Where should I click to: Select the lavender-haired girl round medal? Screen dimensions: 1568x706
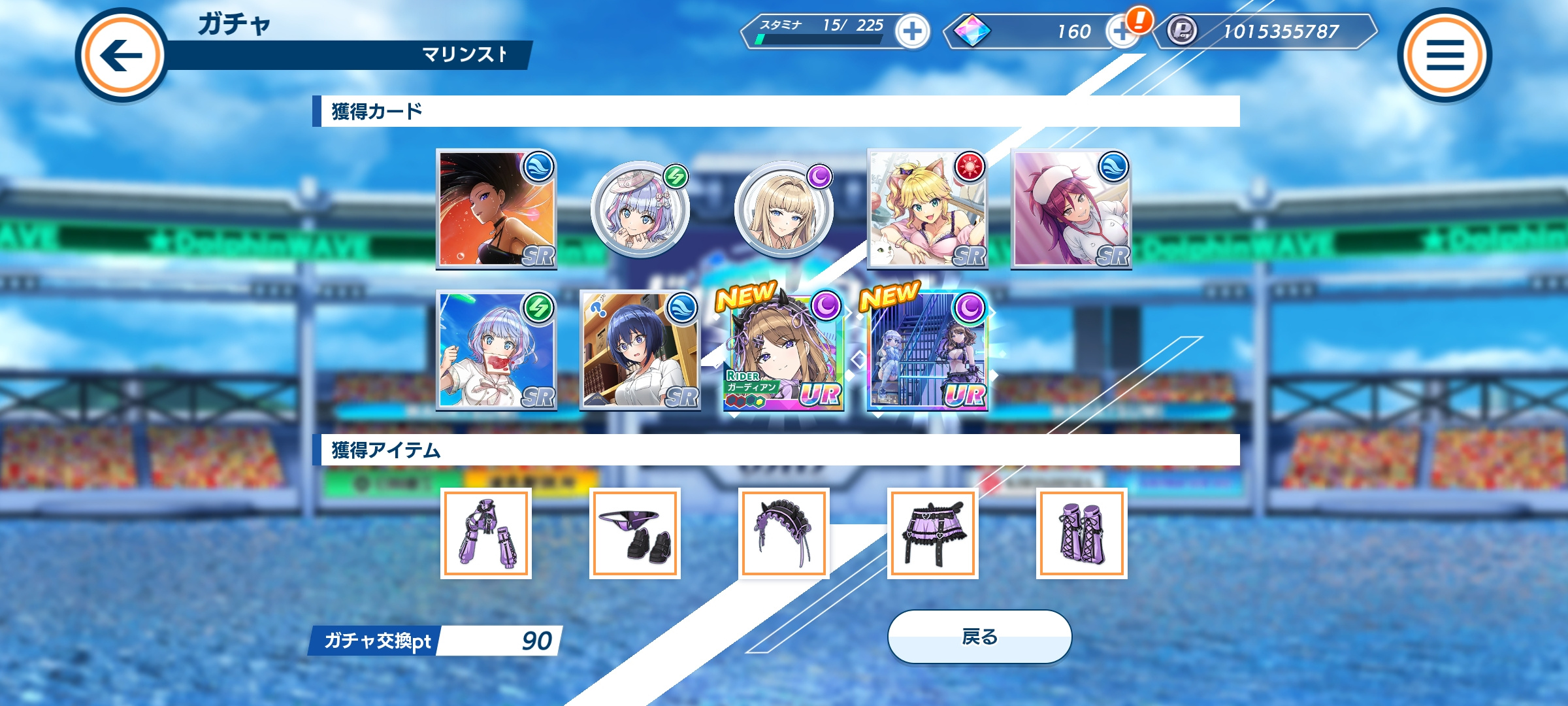[640, 209]
